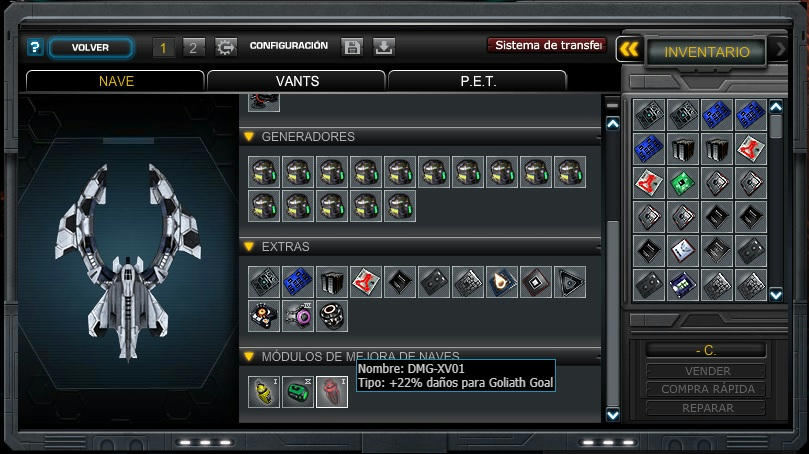Switch to the VANTS tab
809x454 pixels.
point(296,81)
